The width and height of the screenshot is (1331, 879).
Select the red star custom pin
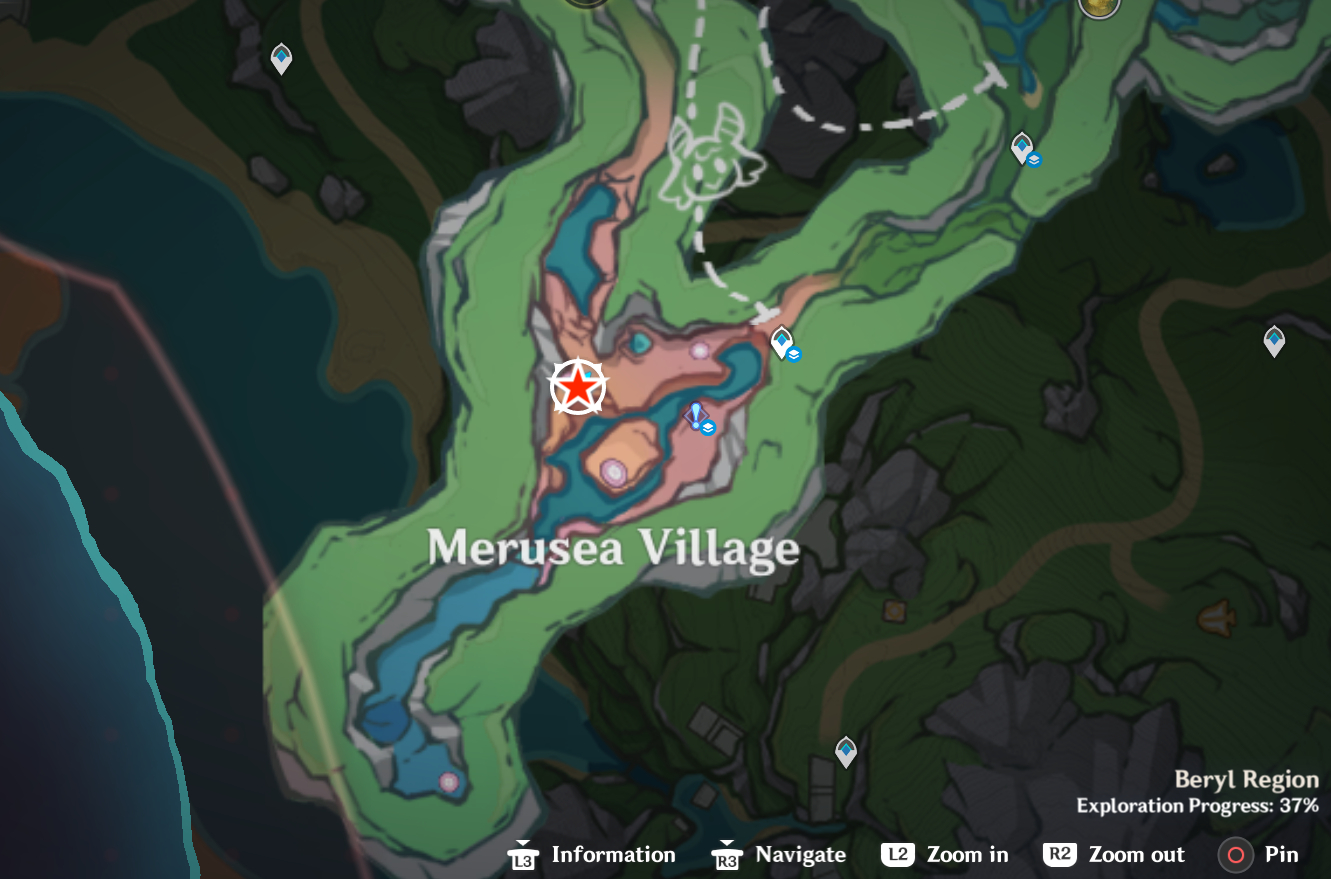(x=578, y=387)
